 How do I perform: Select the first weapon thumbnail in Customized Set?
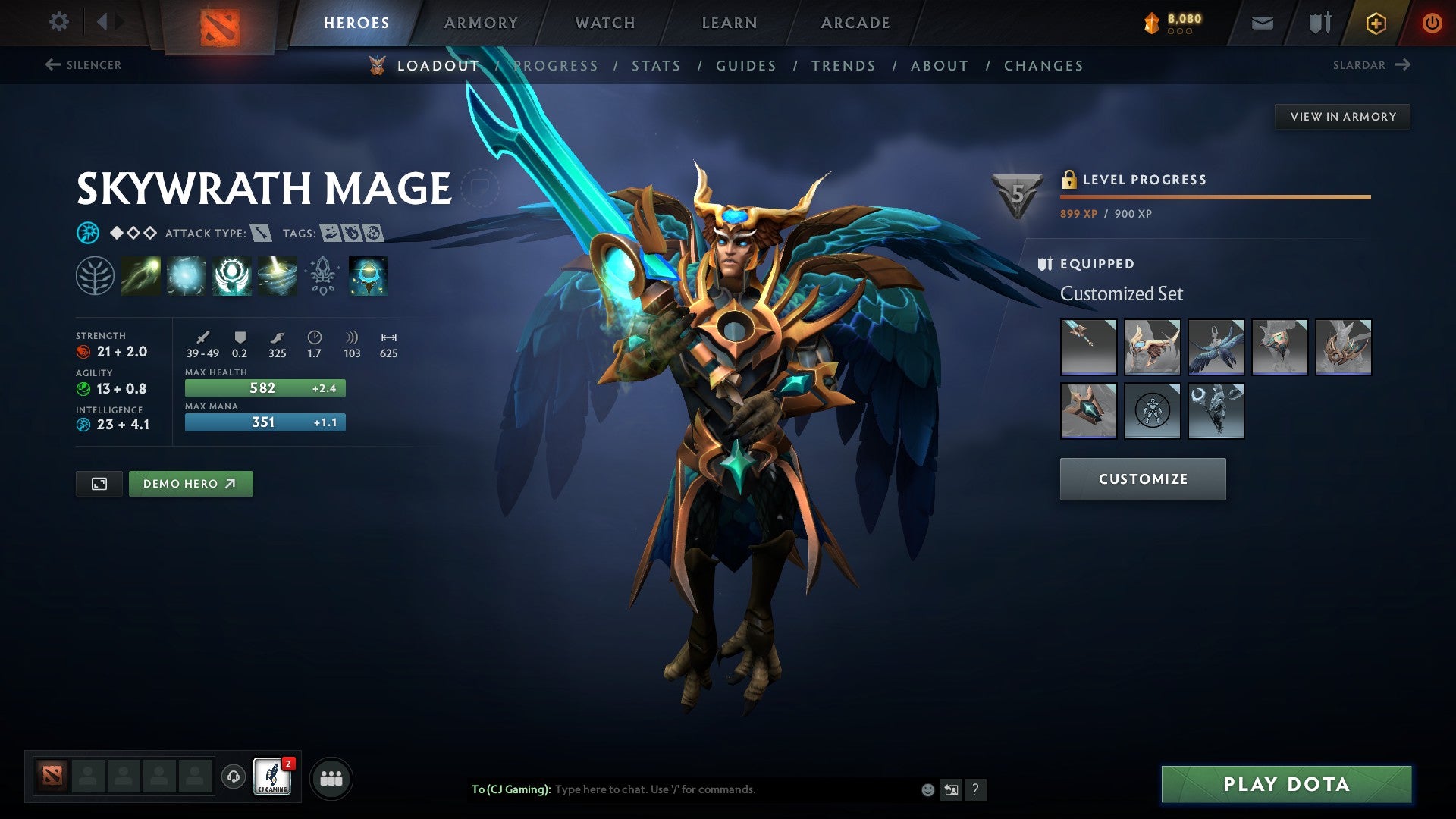(x=1087, y=347)
